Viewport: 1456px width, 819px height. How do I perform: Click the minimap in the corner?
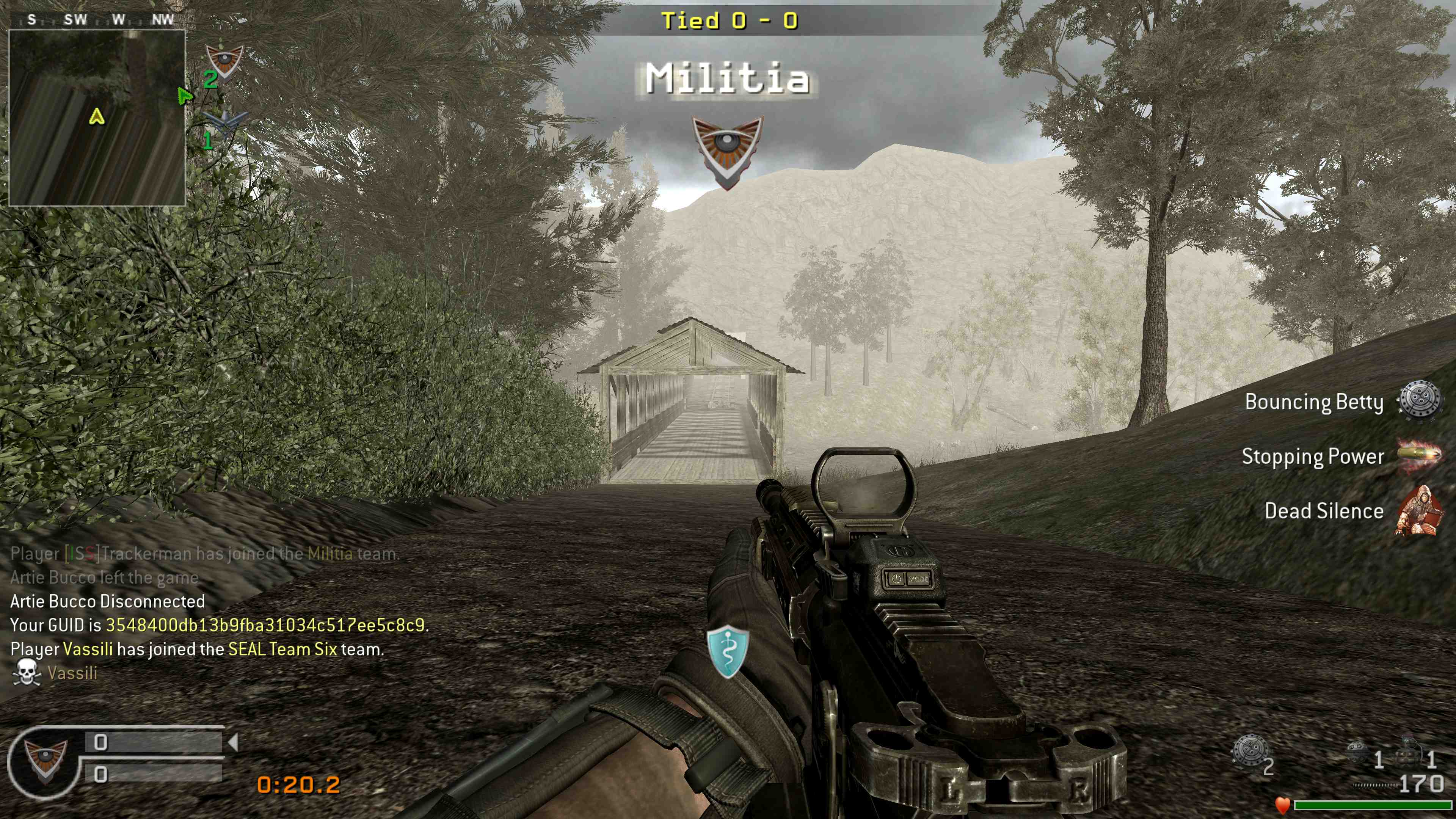[97, 118]
